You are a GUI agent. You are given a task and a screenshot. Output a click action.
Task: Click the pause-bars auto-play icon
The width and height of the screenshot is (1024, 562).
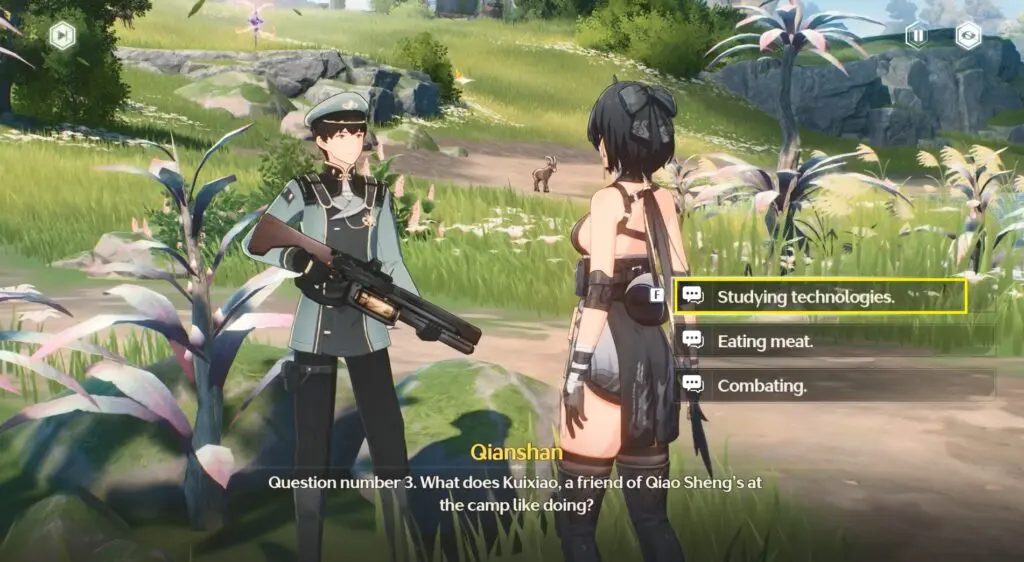(917, 36)
